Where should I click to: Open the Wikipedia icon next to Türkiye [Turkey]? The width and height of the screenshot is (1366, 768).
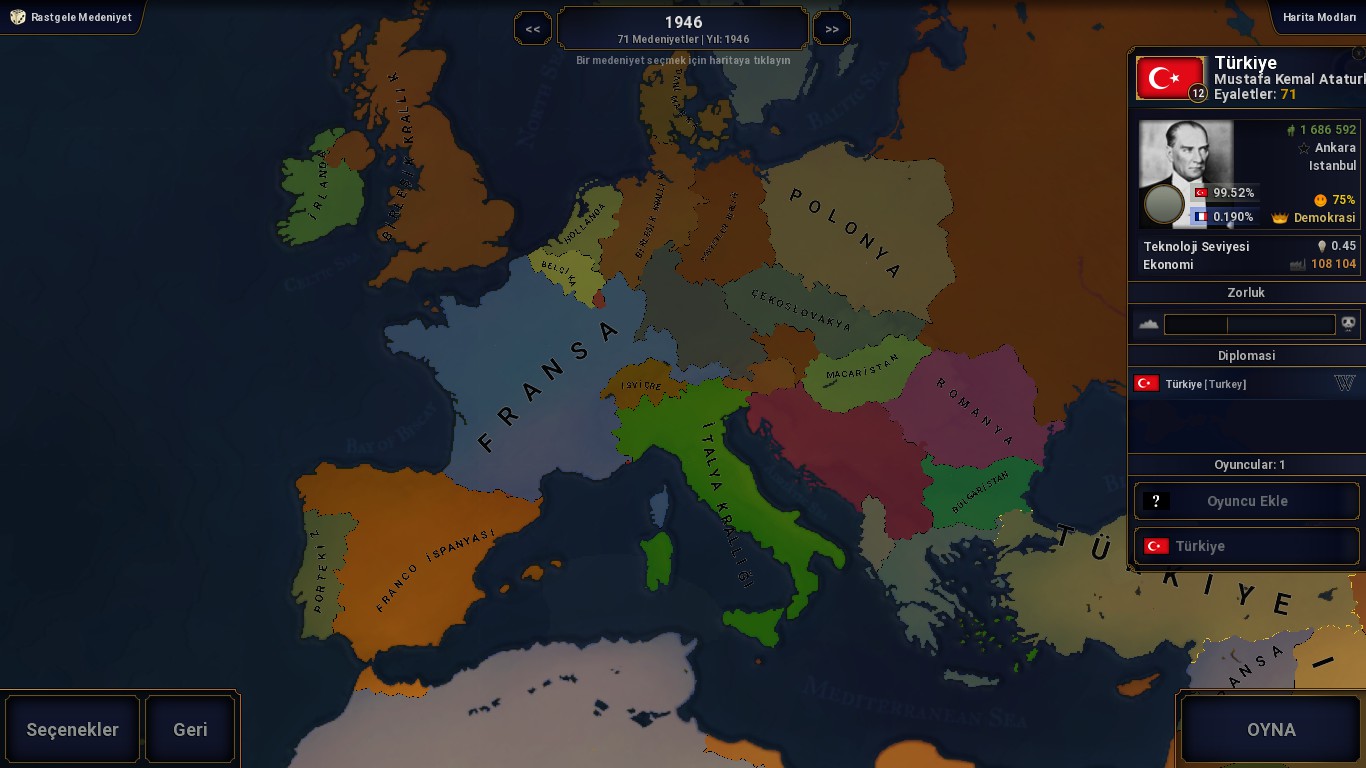1344,383
